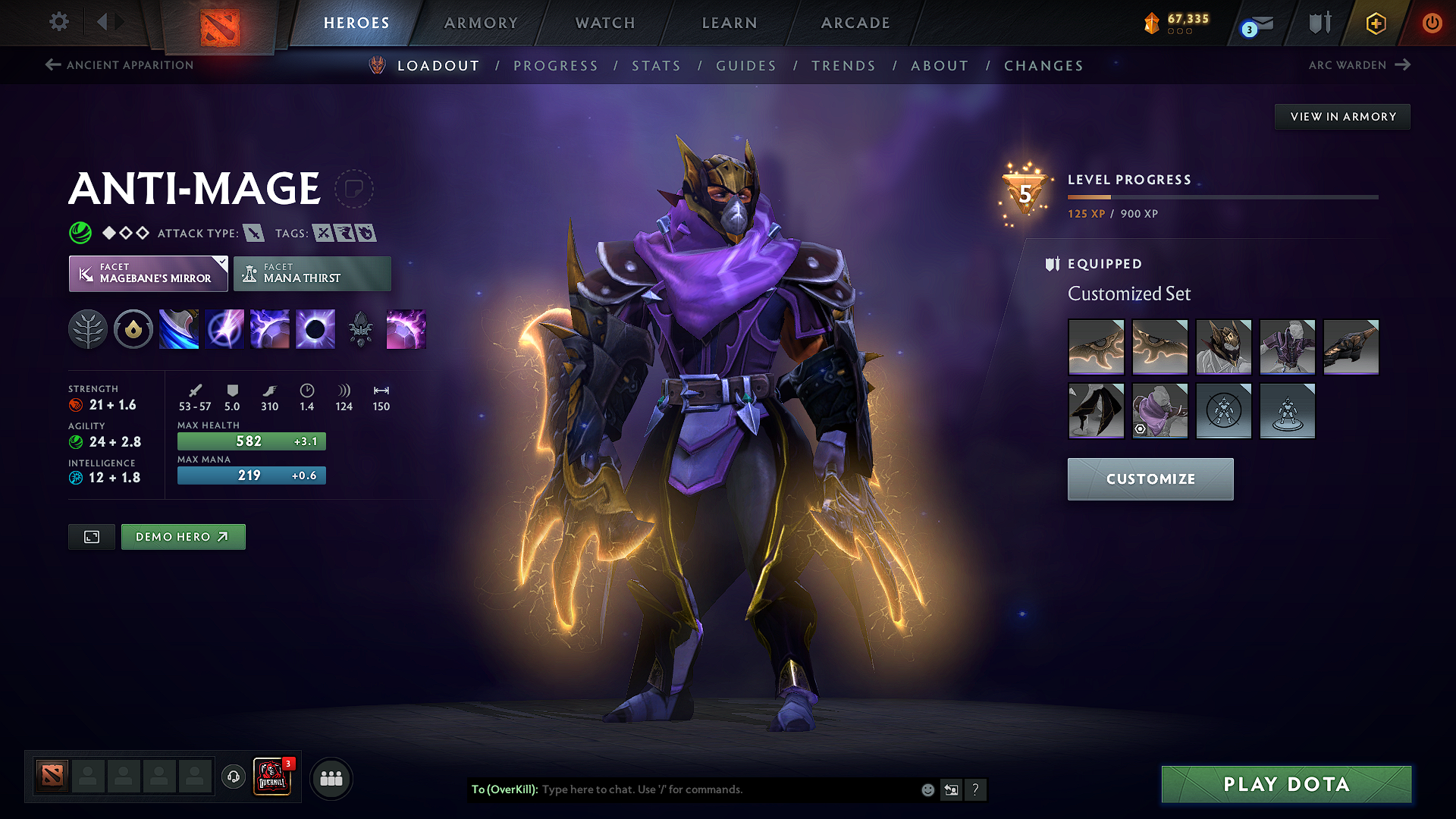The height and width of the screenshot is (819, 1456).
Task: Open the chat channel switcher beside the emoticon
Action: 951,789
